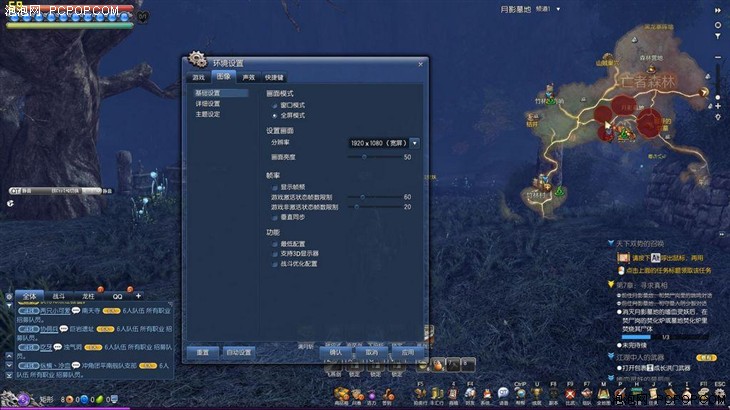Select 全屏模式 fullscreen mode
730x410 pixels.
point(274,116)
